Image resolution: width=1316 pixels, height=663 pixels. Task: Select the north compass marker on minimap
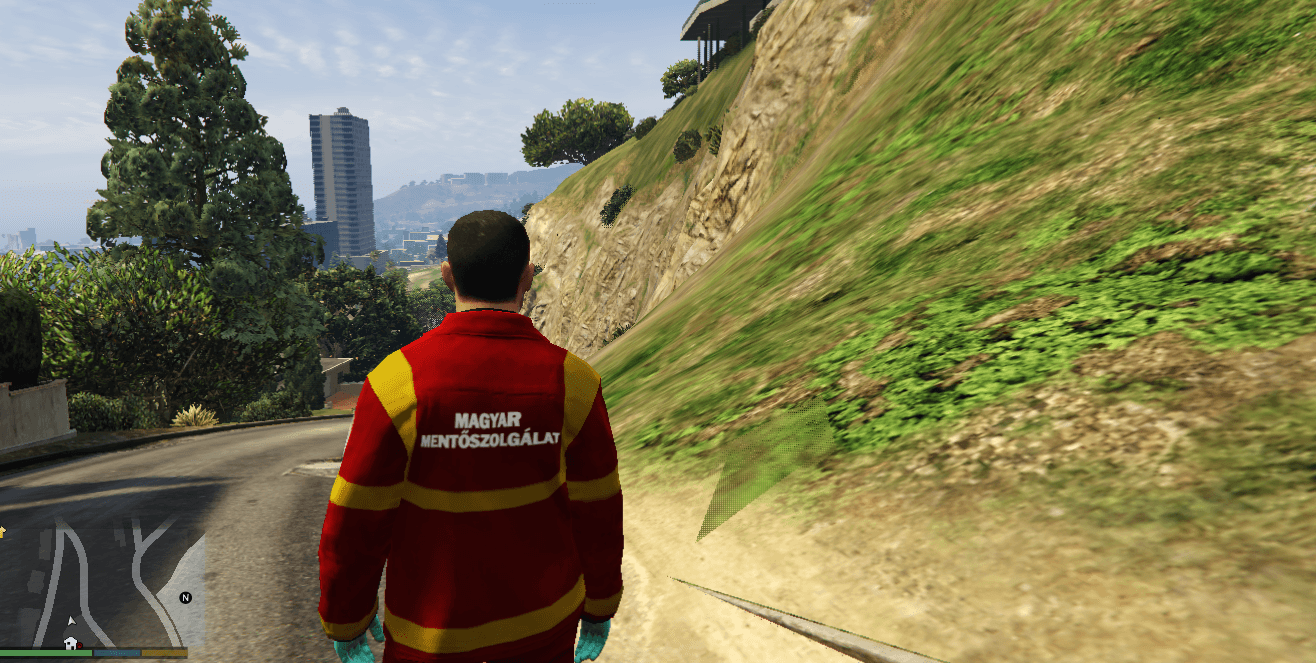pyautogui.click(x=185, y=598)
